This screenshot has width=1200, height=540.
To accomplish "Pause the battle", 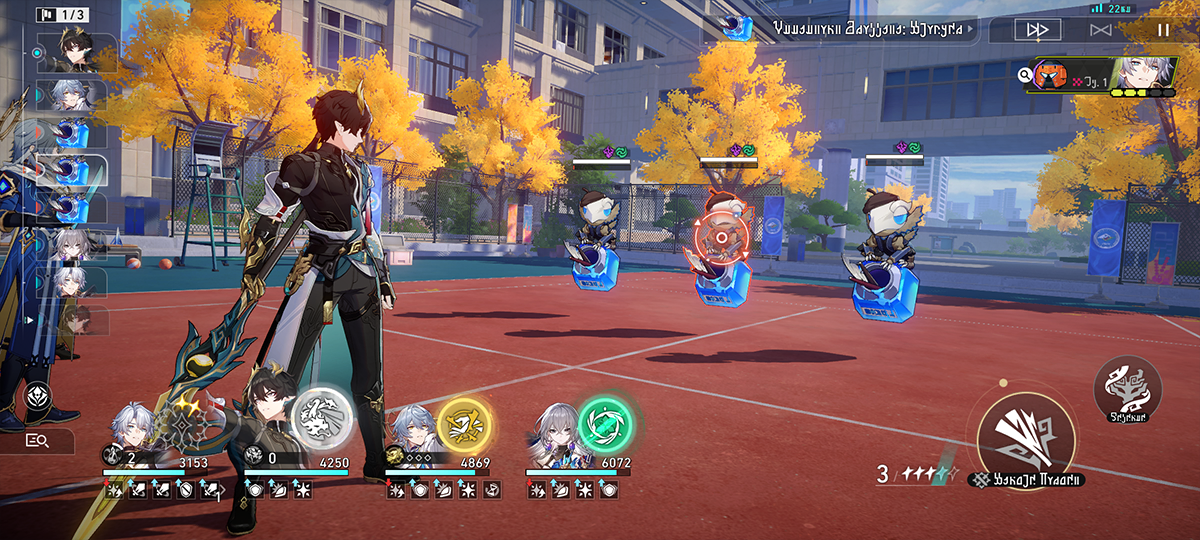I will tap(1162, 30).
